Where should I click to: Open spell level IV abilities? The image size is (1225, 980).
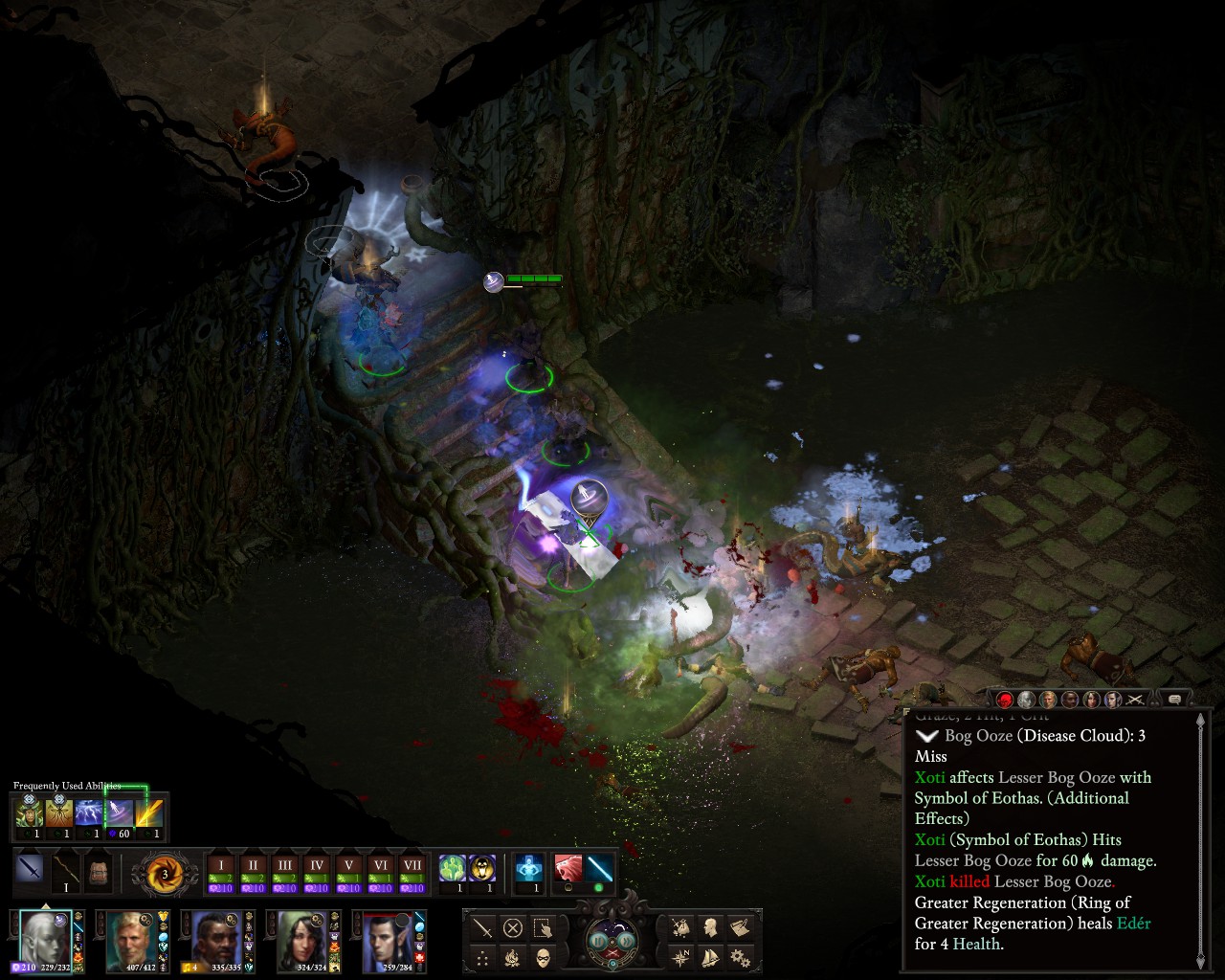pyautogui.click(x=317, y=872)
